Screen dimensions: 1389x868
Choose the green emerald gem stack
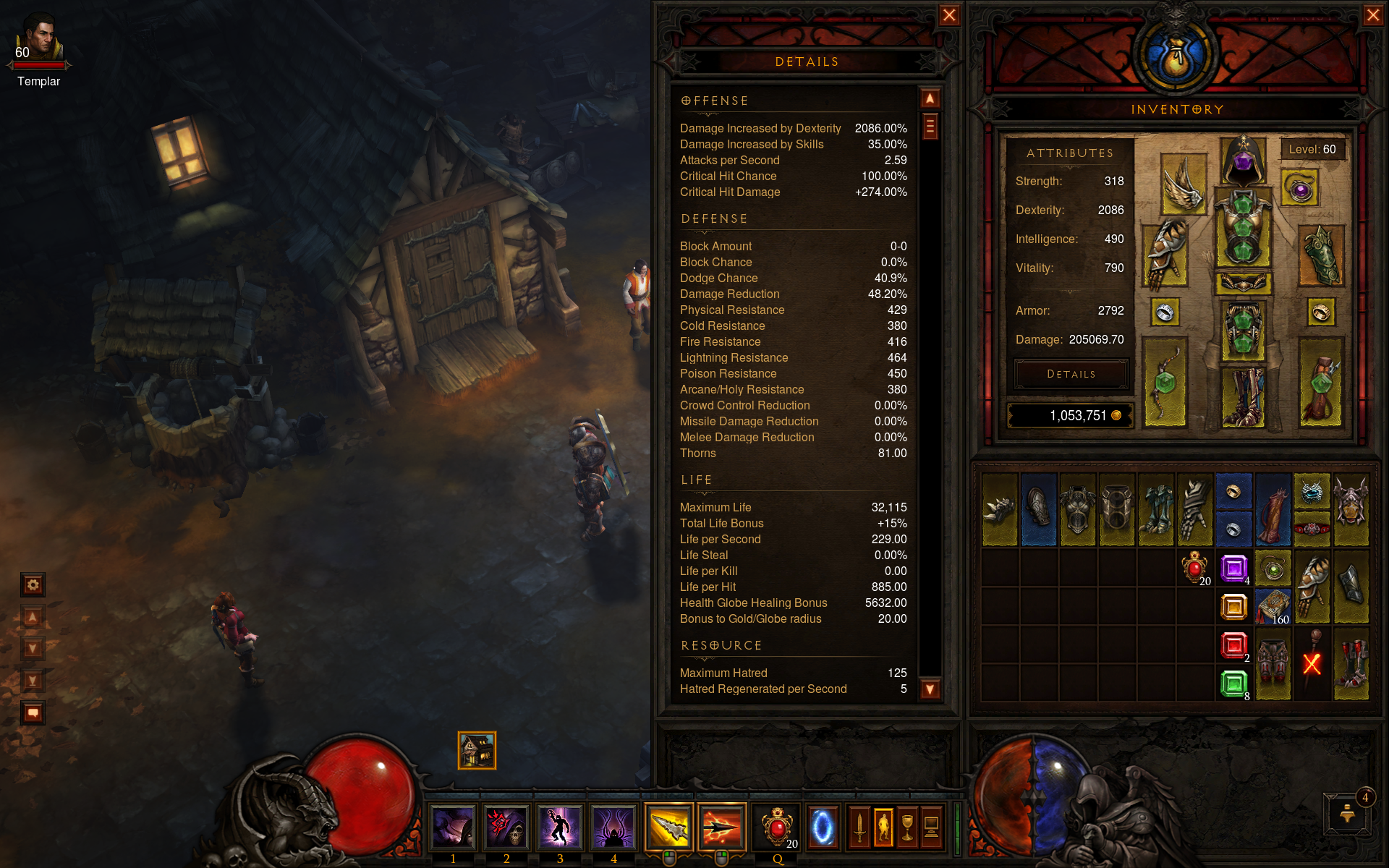(x=1233, y=683)
